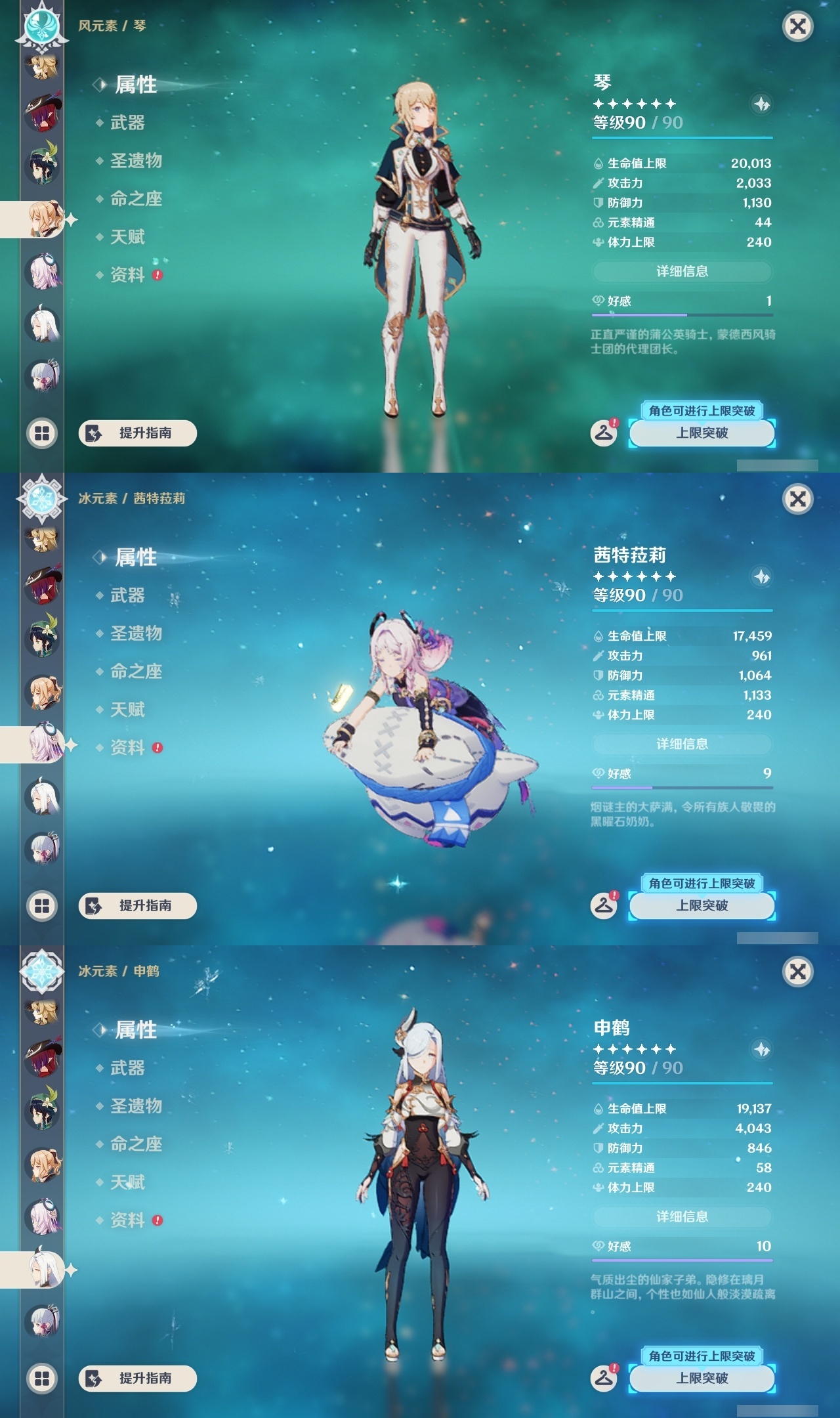
Task: Open the 资料 profile entry with red alert
Action: [129, 276]
